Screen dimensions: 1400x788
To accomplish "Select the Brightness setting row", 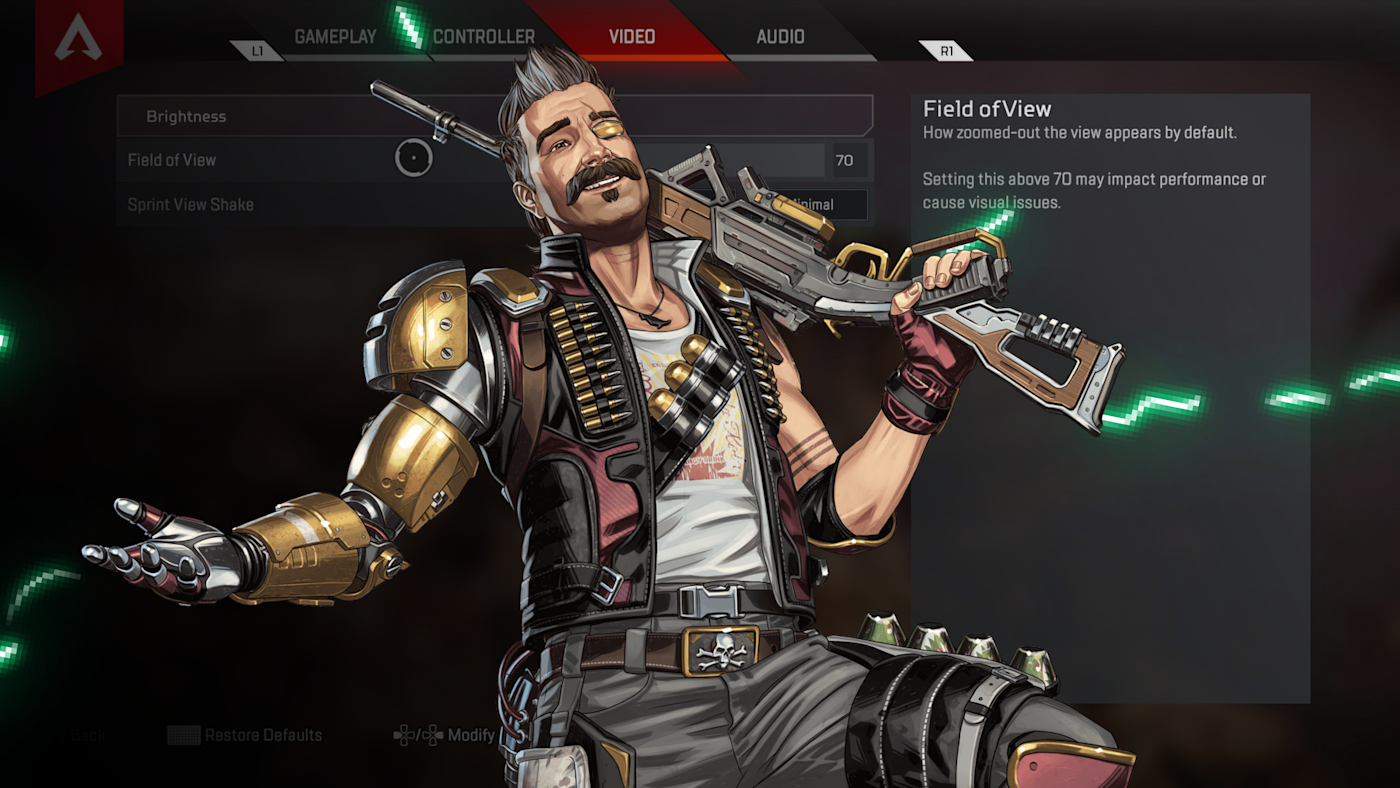I will [x=300, y=116].
